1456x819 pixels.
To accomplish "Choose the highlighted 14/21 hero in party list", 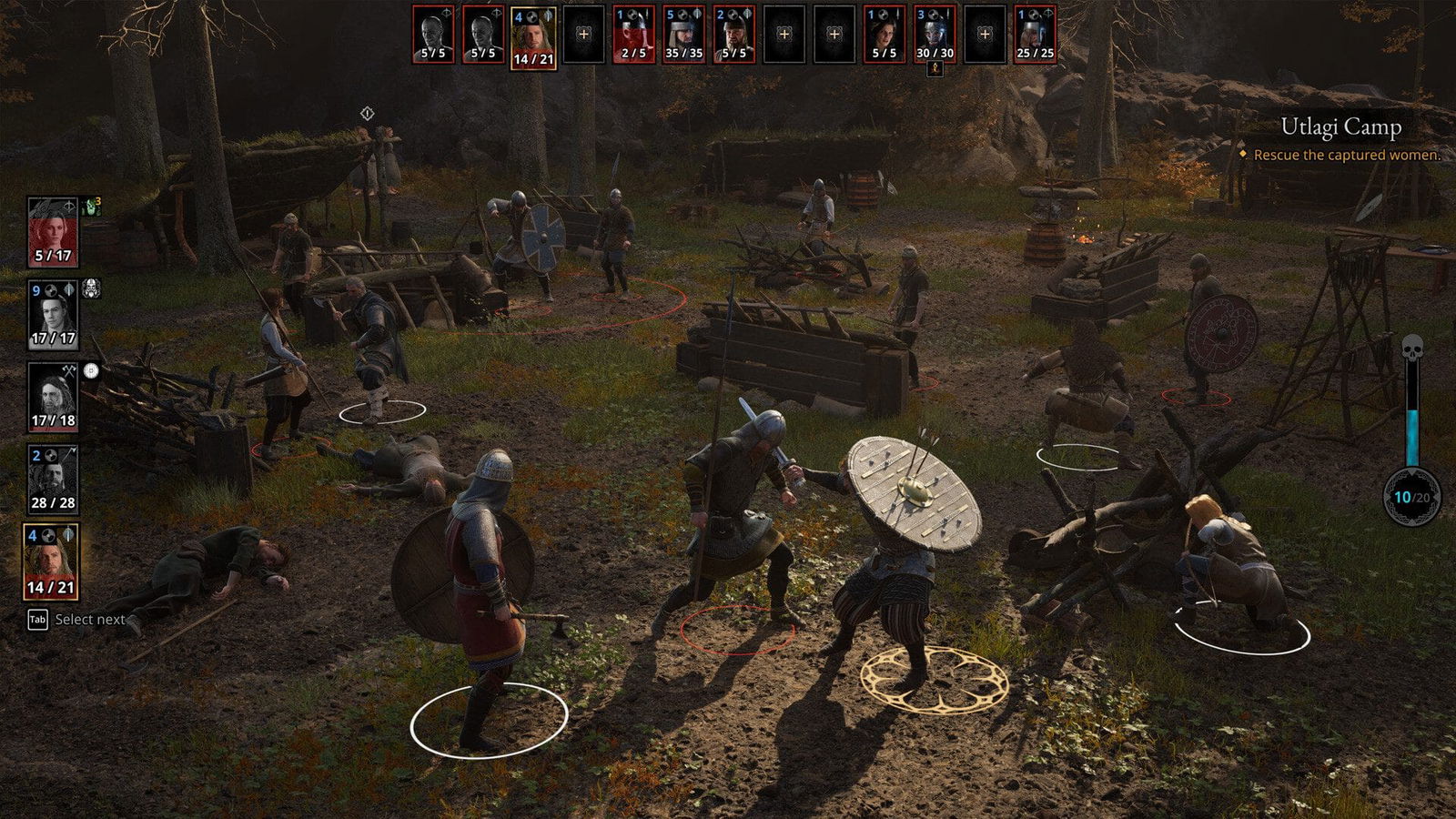I will [x=51, y=561].
